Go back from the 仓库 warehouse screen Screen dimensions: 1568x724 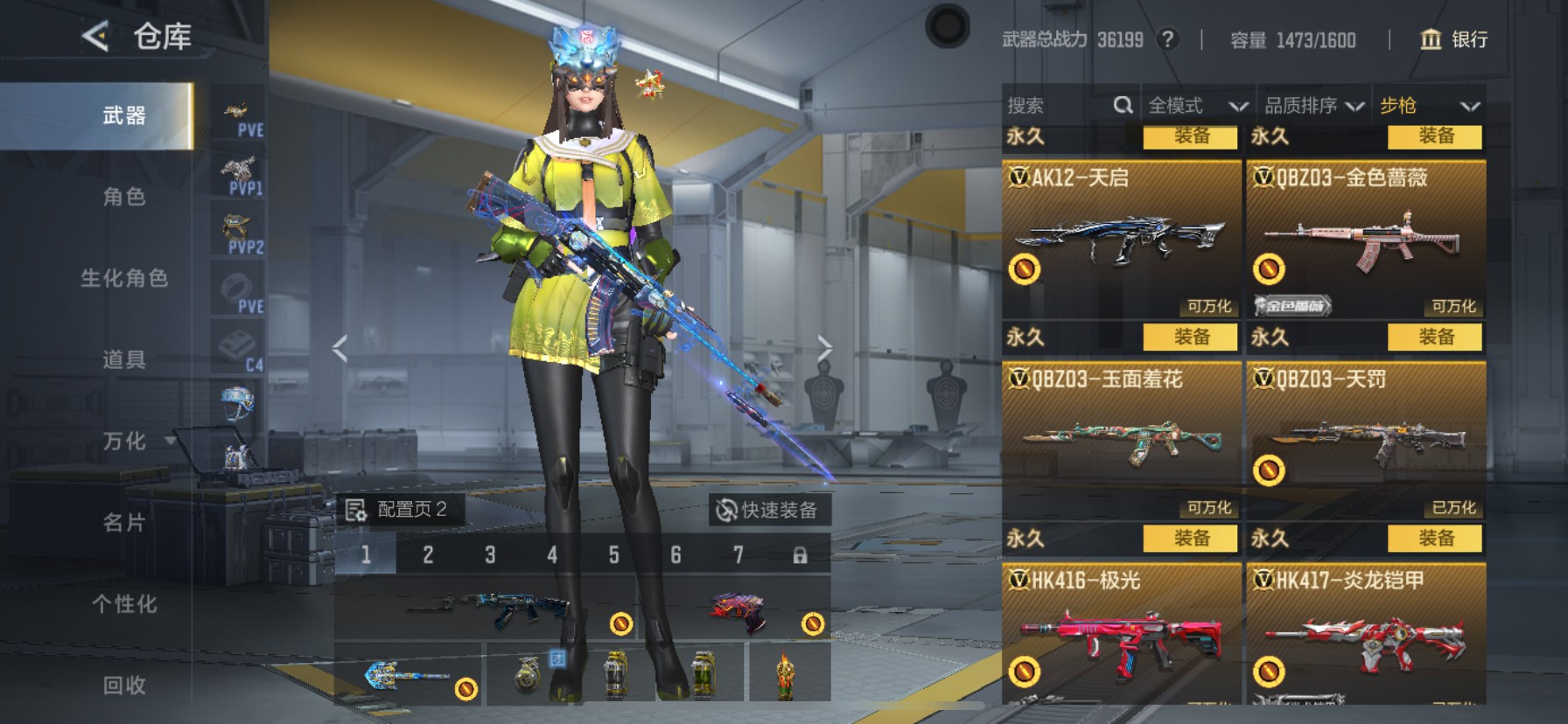coord(95,36)
